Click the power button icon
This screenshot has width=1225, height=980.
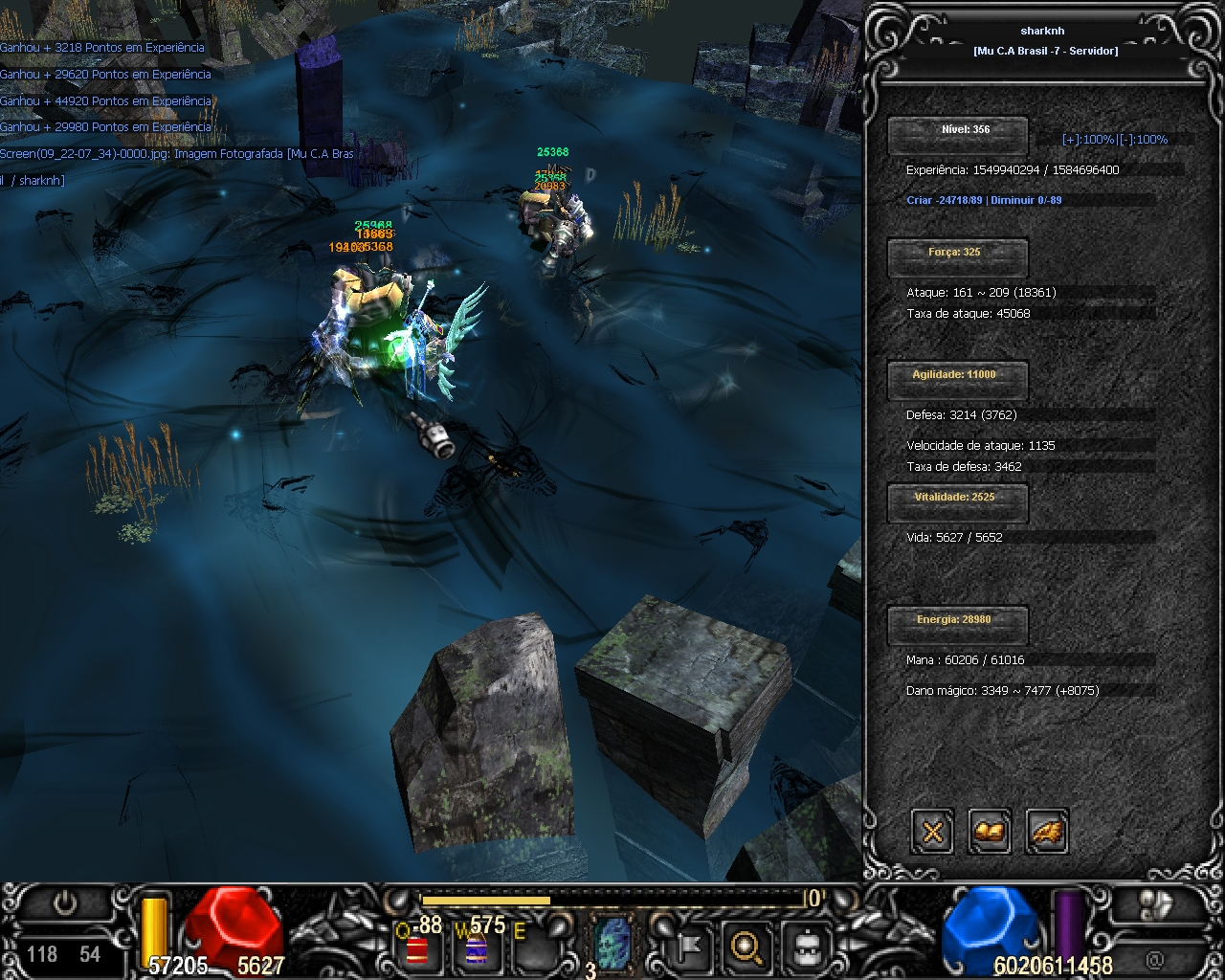tap(65, 904)
